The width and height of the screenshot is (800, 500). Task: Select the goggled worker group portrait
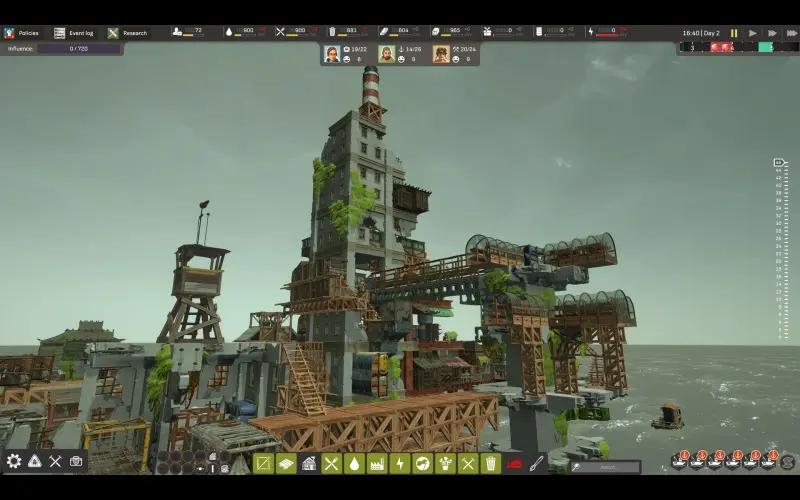pyautogui.click(x=441, y=54)
